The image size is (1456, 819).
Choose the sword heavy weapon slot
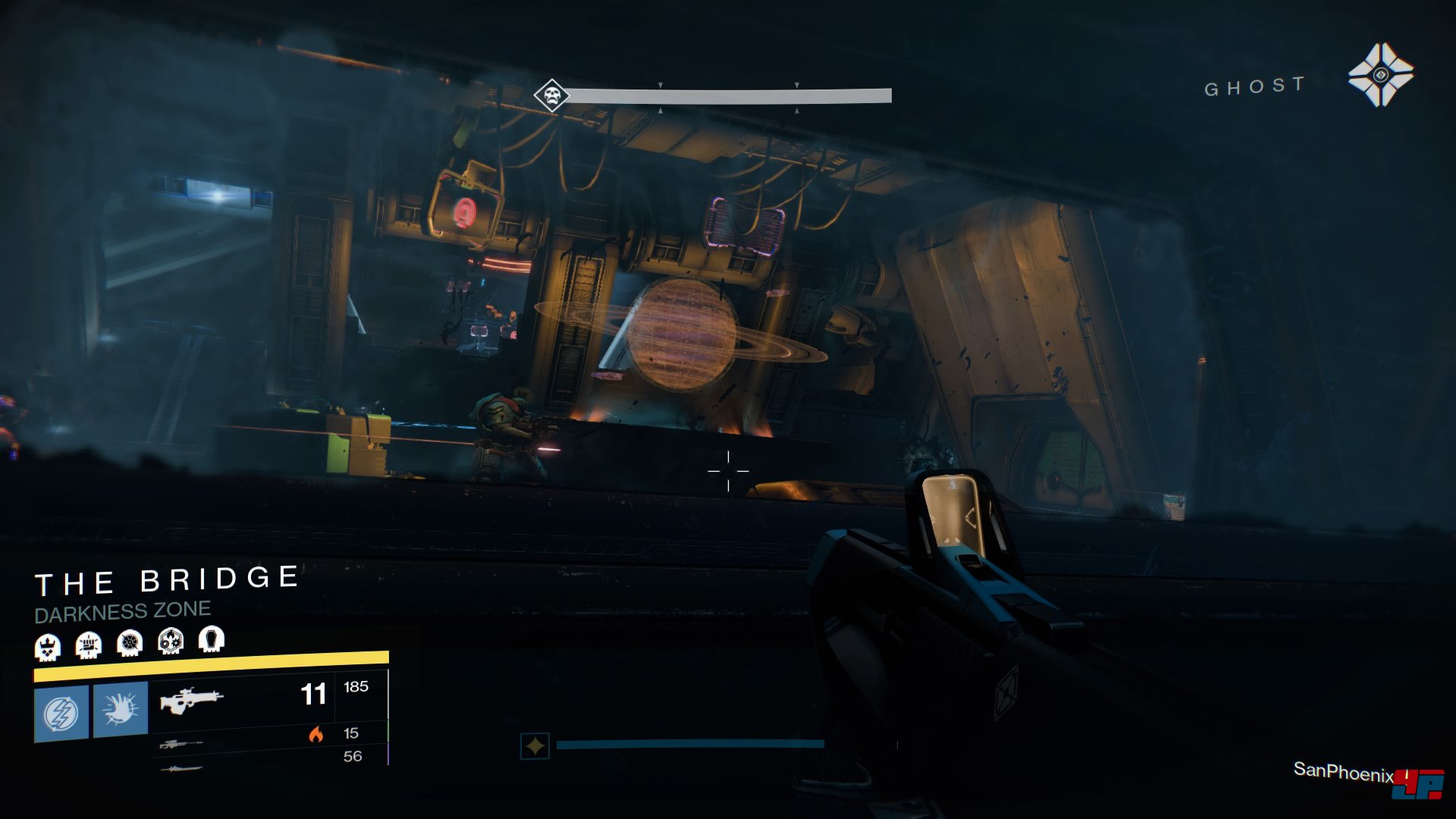(x=181, y=769)
